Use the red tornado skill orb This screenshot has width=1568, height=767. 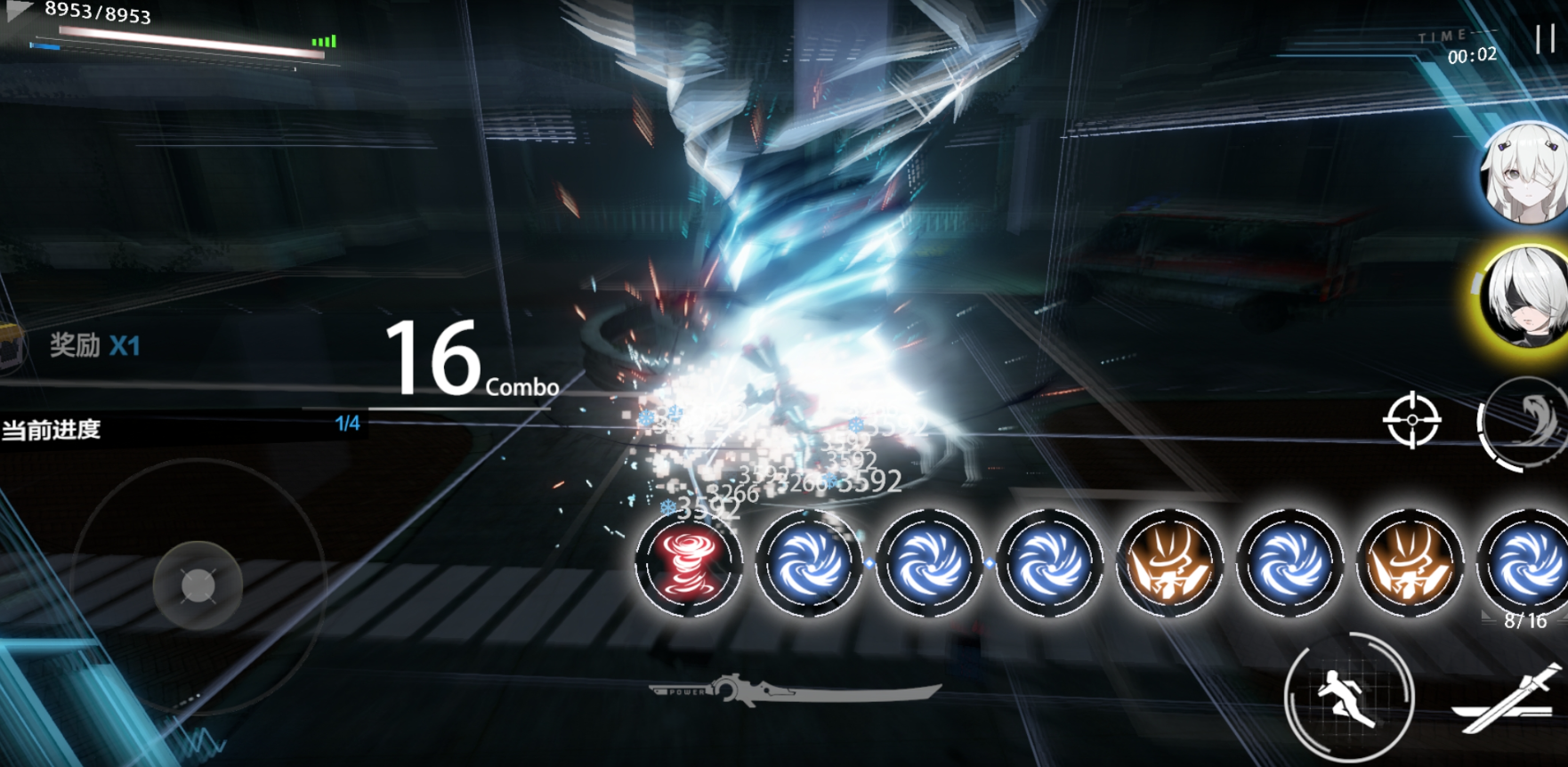[x=688, y=562]
